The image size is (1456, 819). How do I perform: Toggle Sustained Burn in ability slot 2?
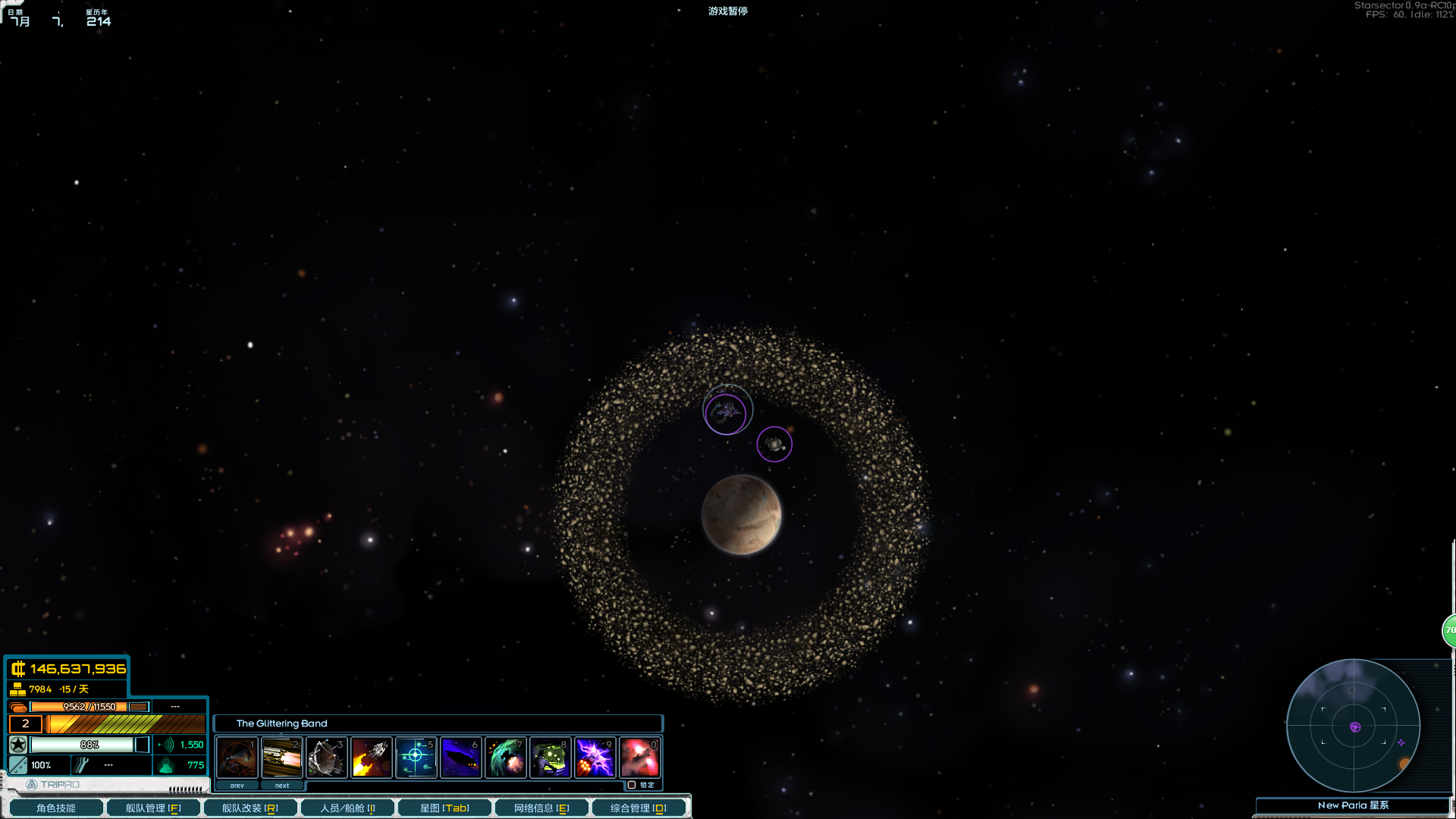tap(281, 757)
